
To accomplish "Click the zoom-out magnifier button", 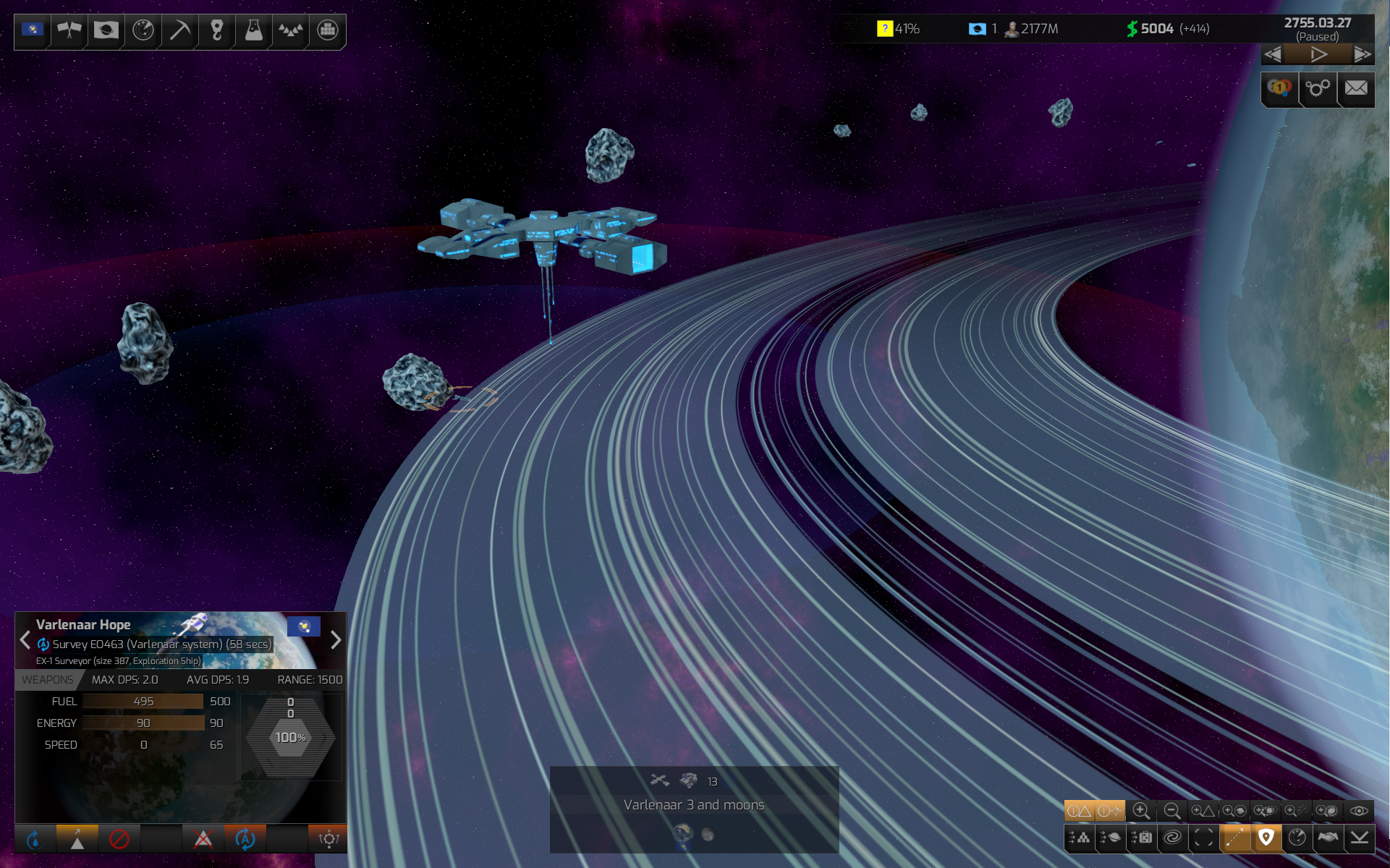I will pos(1172,811).
